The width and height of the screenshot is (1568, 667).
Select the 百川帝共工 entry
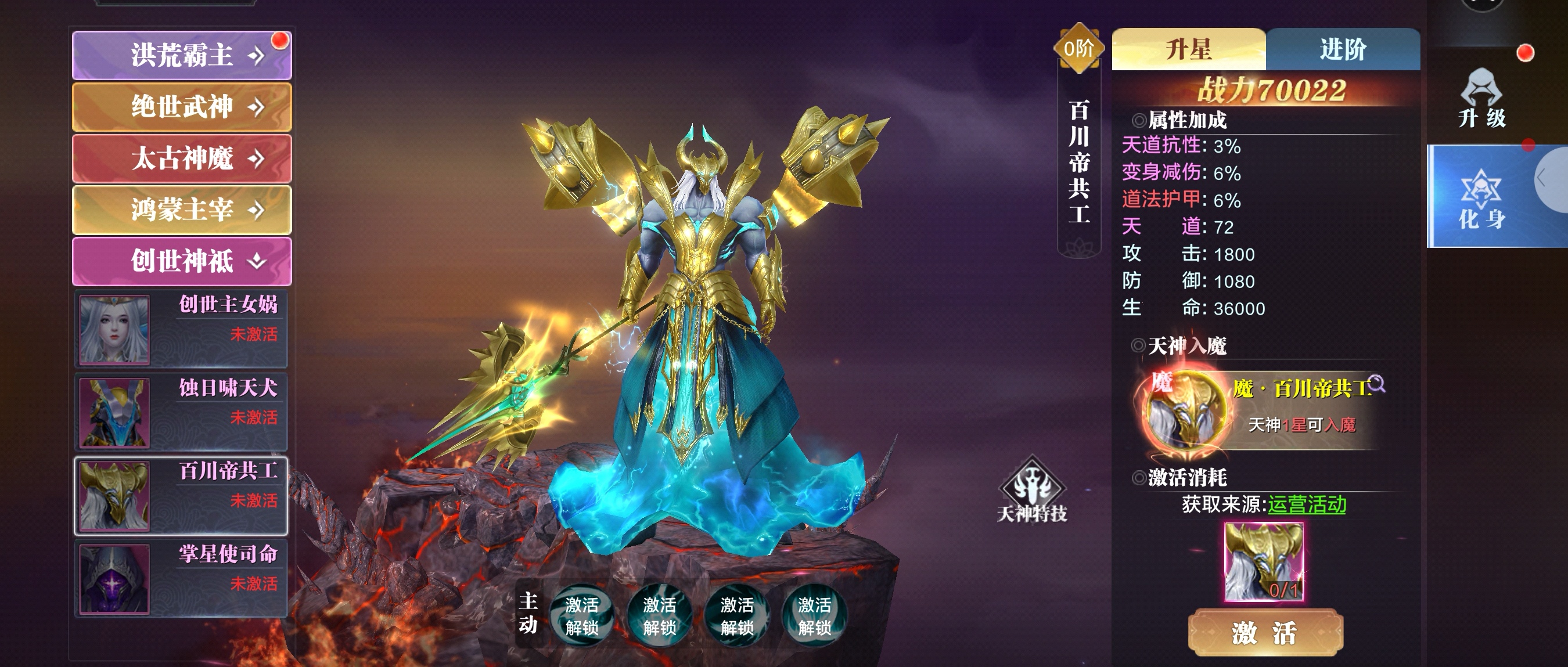(x=181, y=496)
